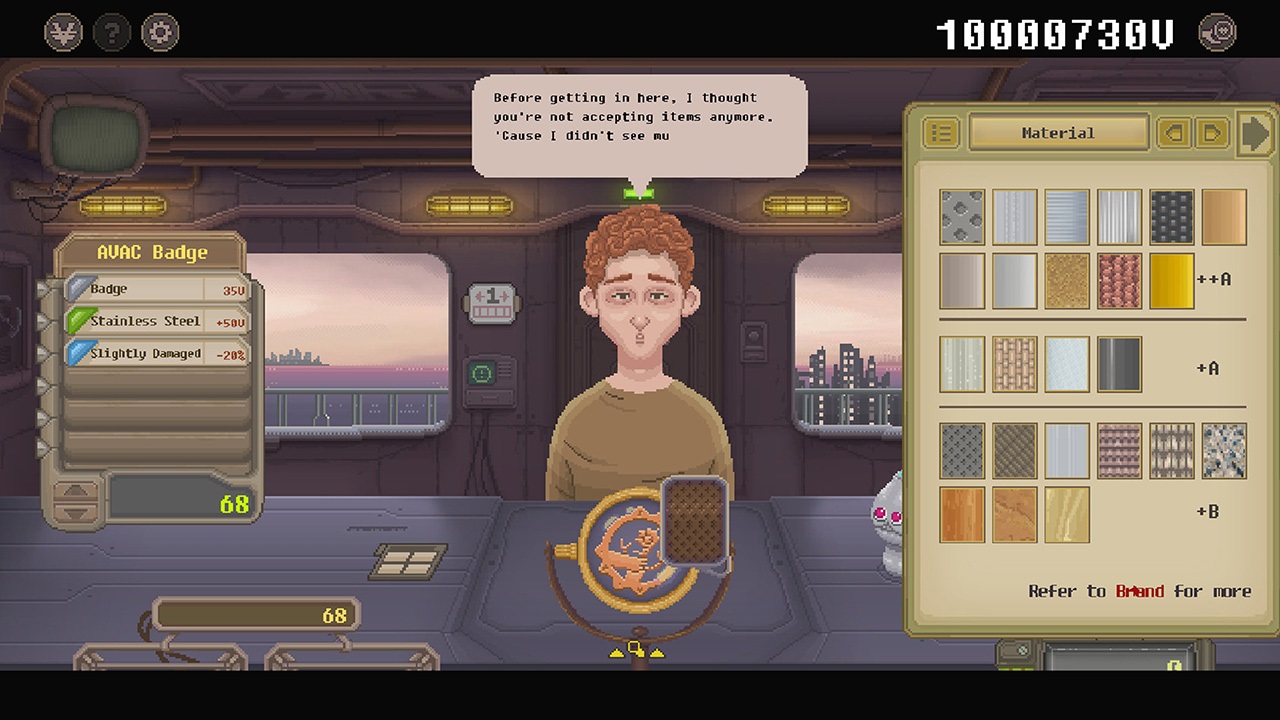Click the trade cycle icon in the top-right corner
1280x720 pixels.
[1216, 31]
